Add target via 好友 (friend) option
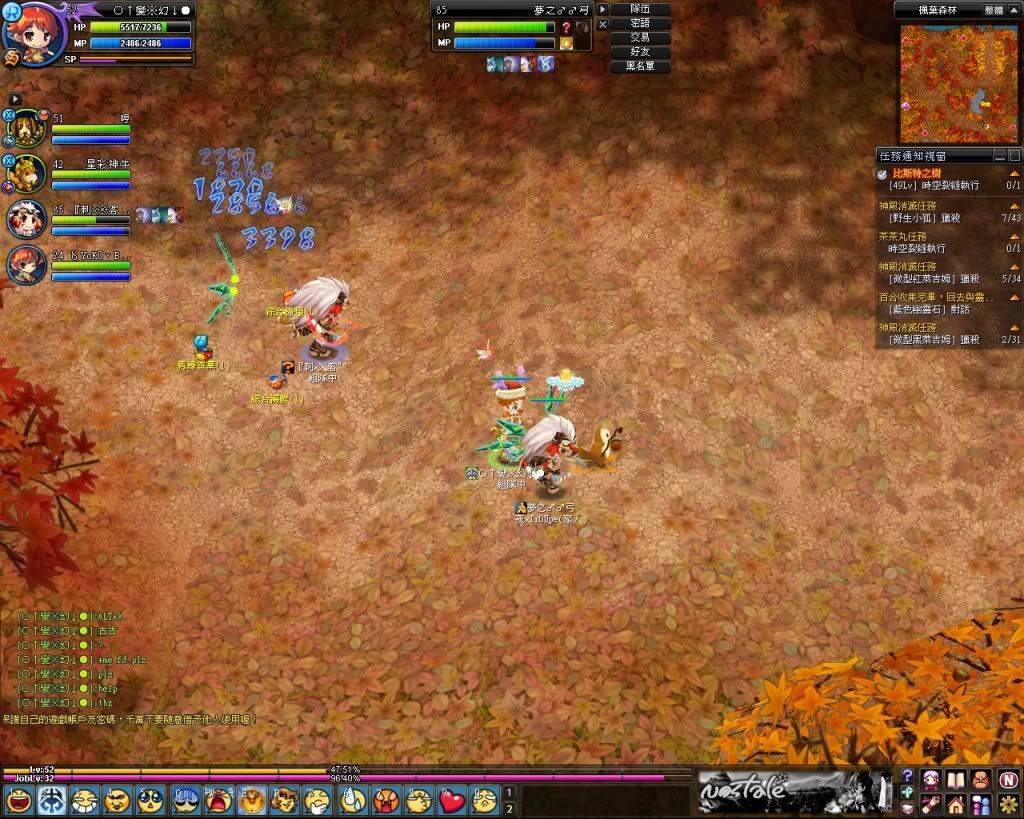This screenshot has width=1024, height=819. click(640, 52)
